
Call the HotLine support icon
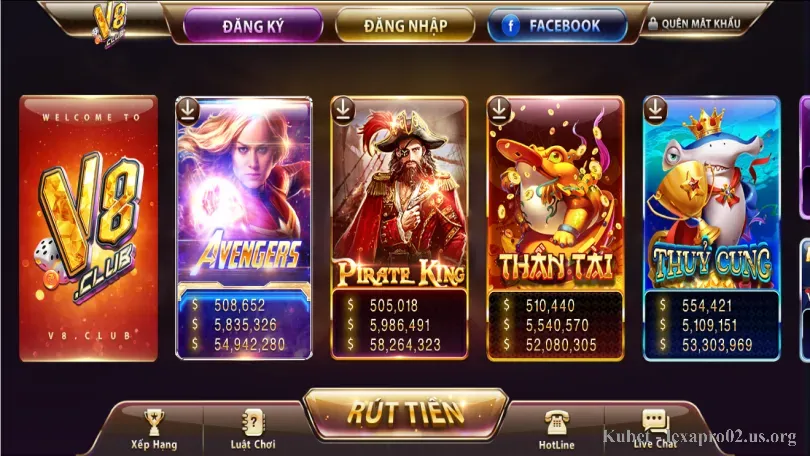[556, 428]
